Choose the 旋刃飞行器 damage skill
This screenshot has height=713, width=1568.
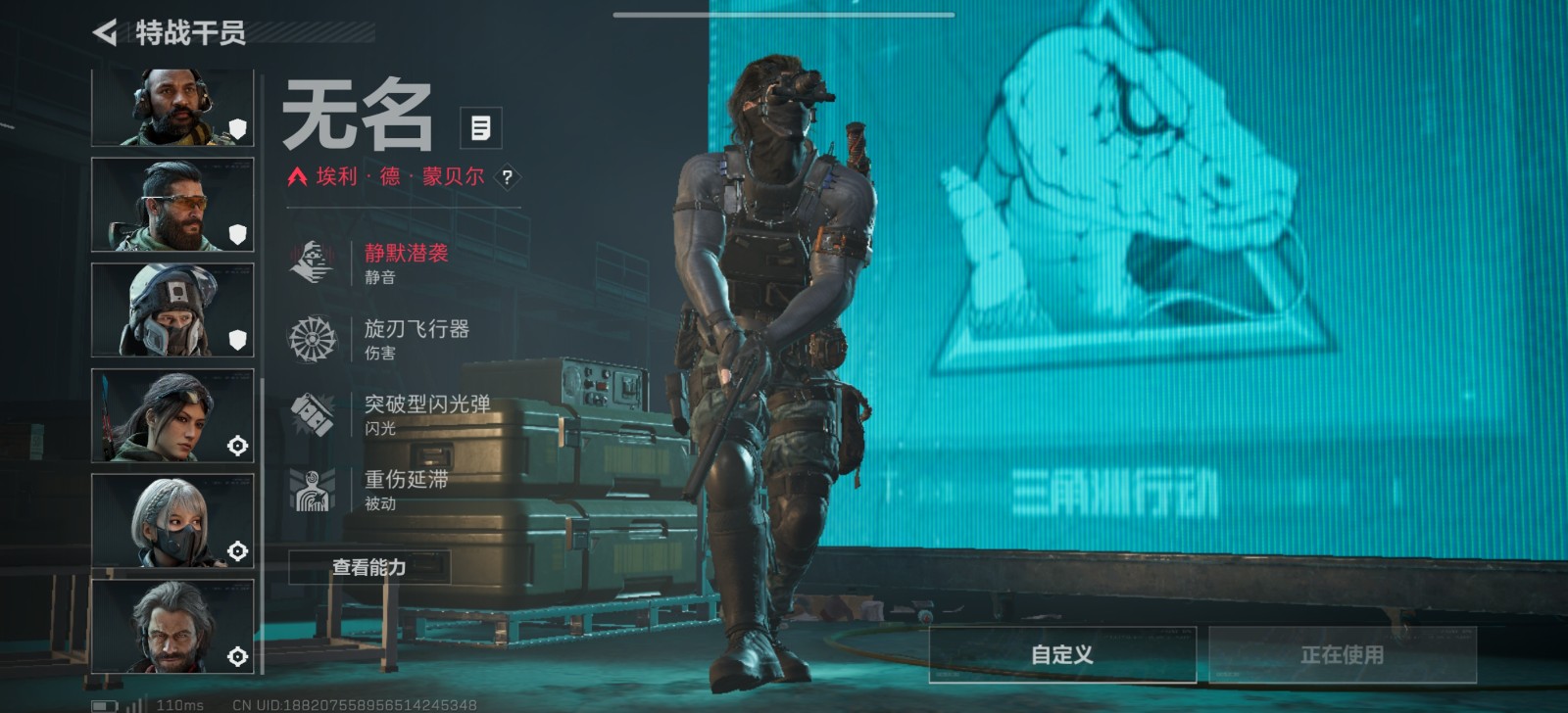click(416, 338)
